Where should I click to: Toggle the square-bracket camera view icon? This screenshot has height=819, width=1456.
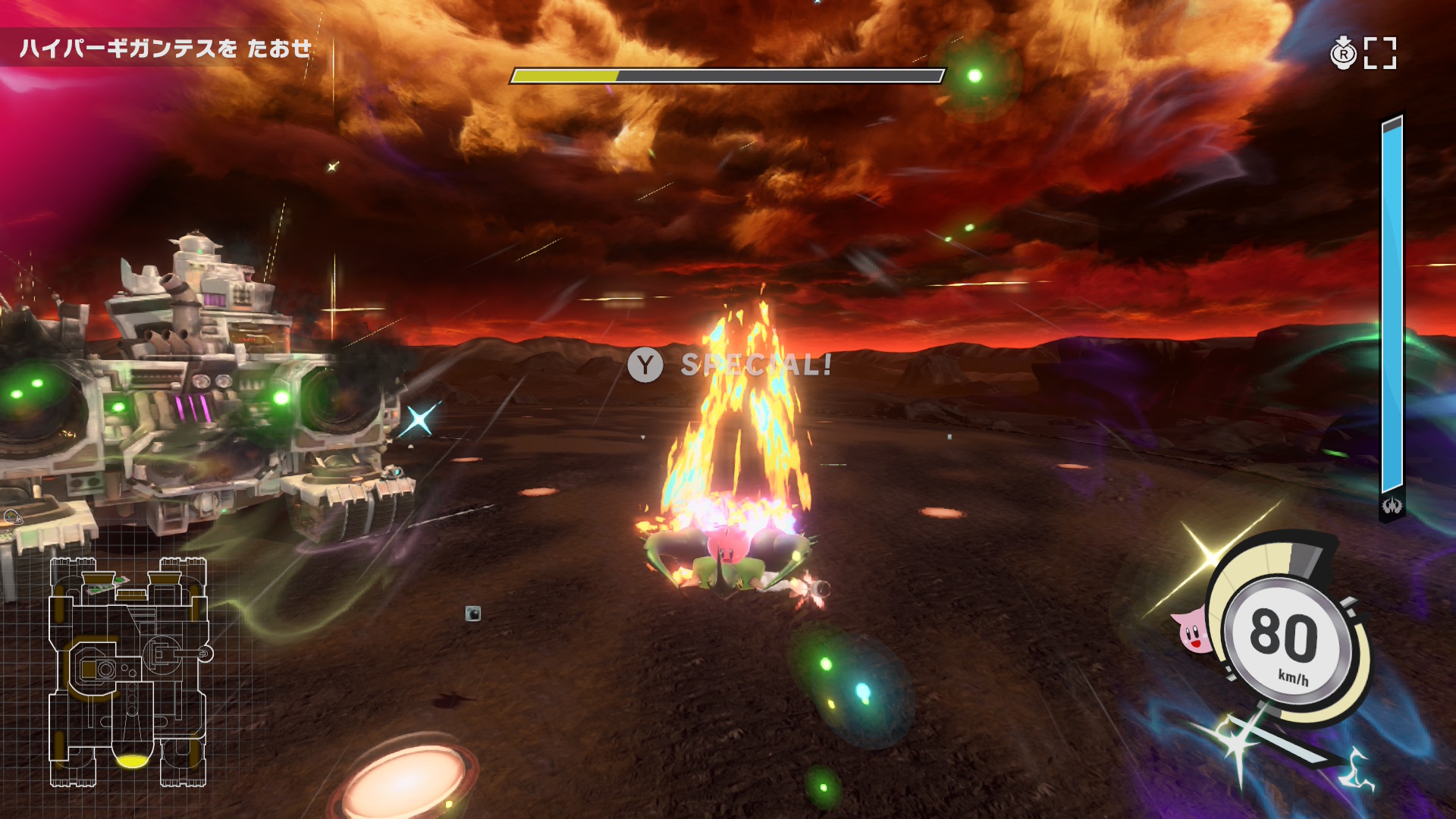[x=1380, y=54]
